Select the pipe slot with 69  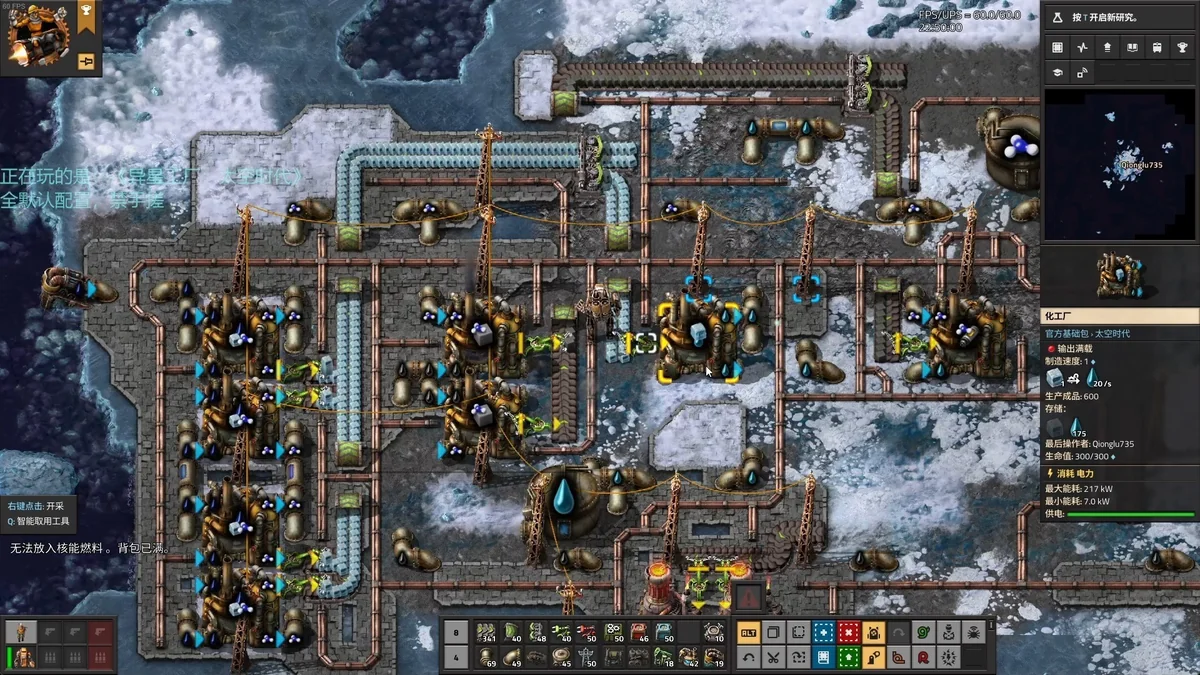point(487,658)
